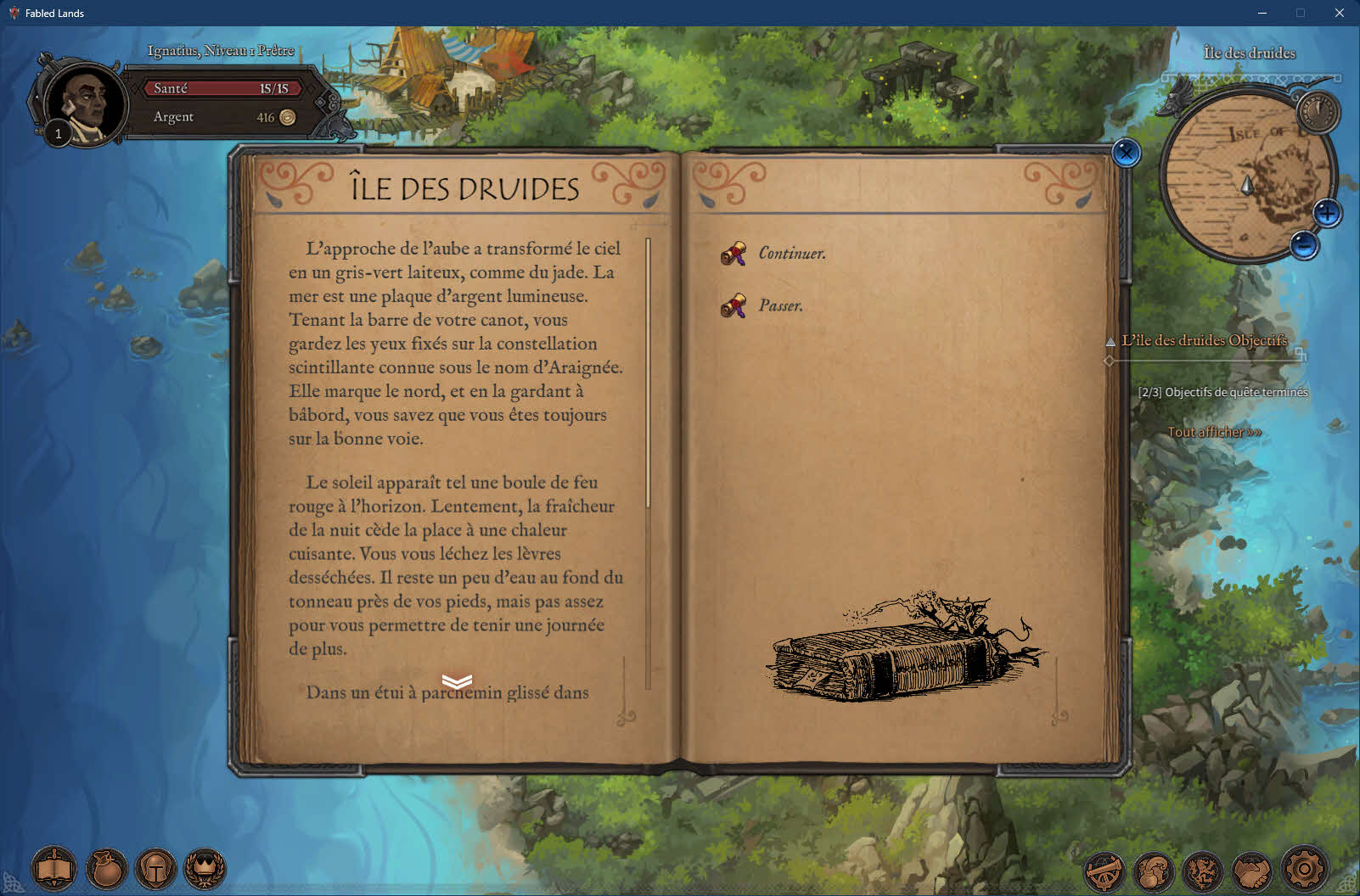Click the flask and smoke icon

1154,871
